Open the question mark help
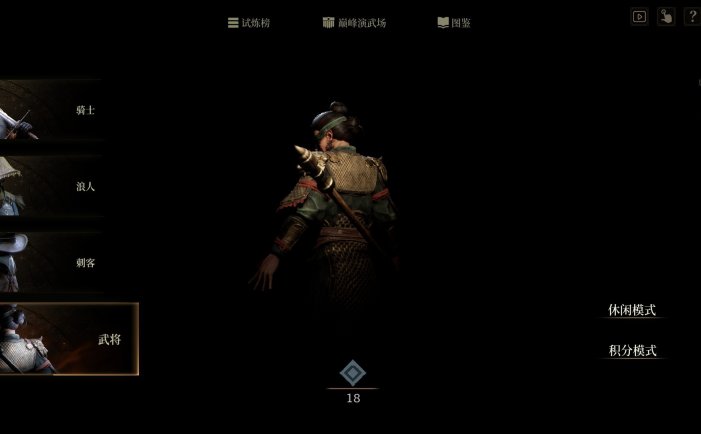Screen dimensions: 701x434 pos(692,17)
